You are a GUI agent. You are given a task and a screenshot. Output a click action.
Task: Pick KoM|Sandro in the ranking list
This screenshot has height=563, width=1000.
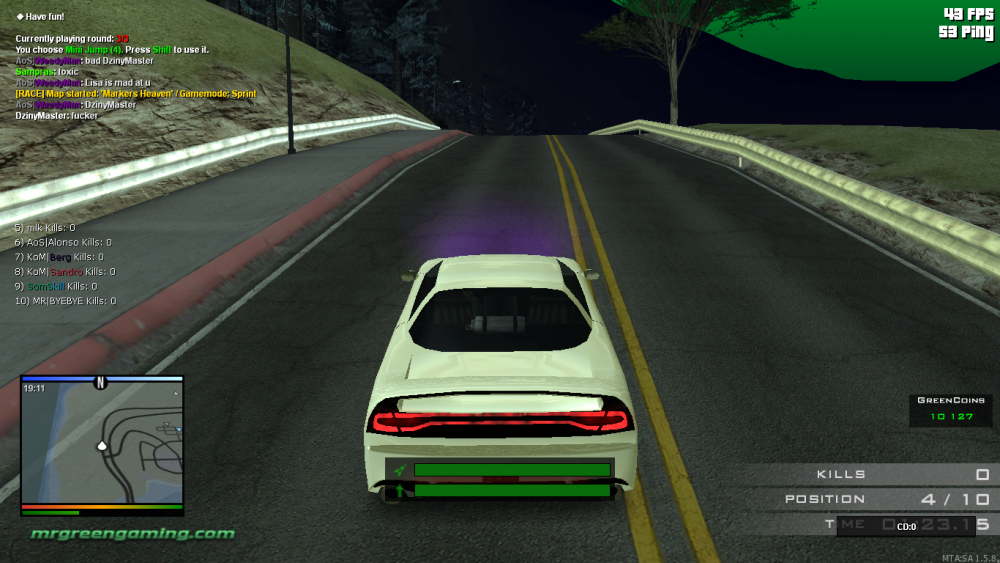pos(64,271)
